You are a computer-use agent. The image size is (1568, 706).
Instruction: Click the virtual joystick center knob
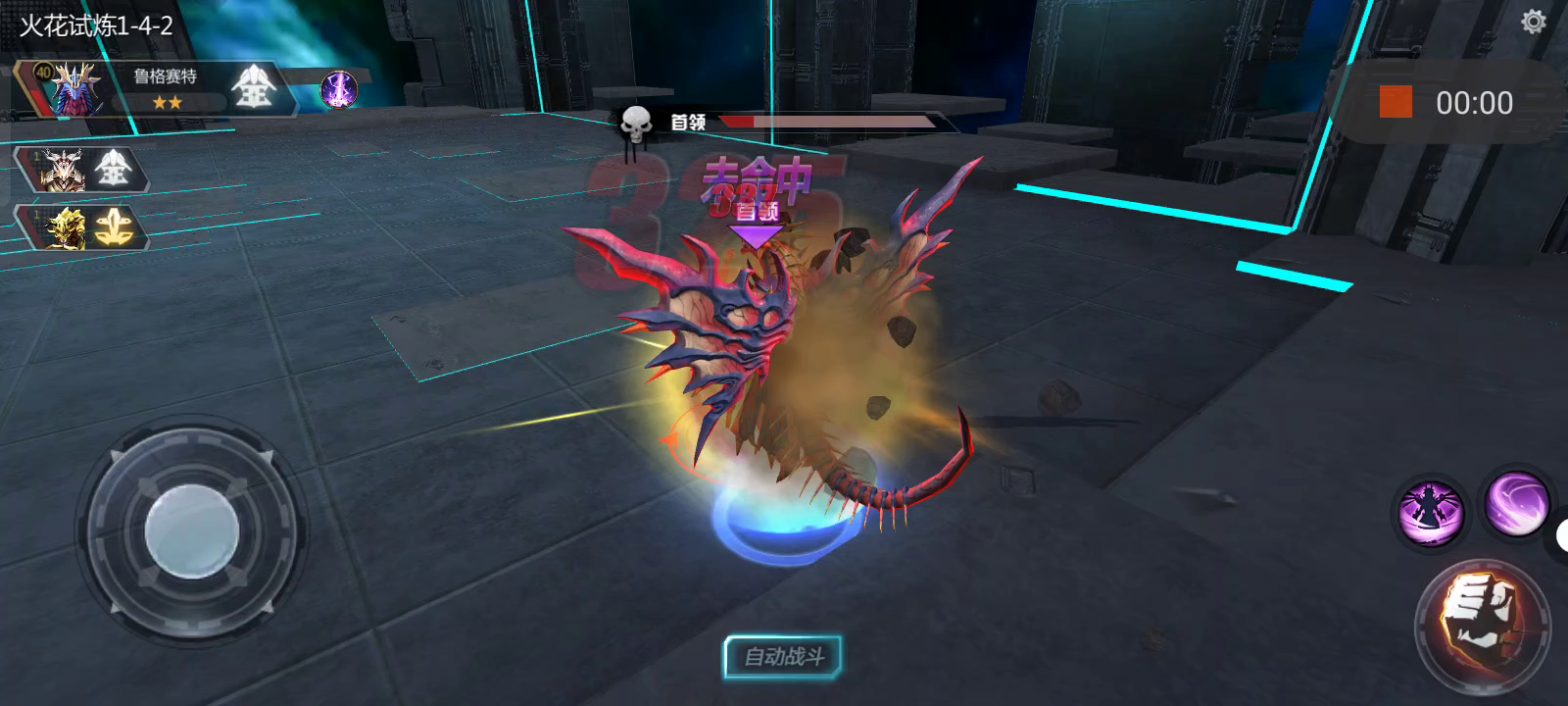192,531
